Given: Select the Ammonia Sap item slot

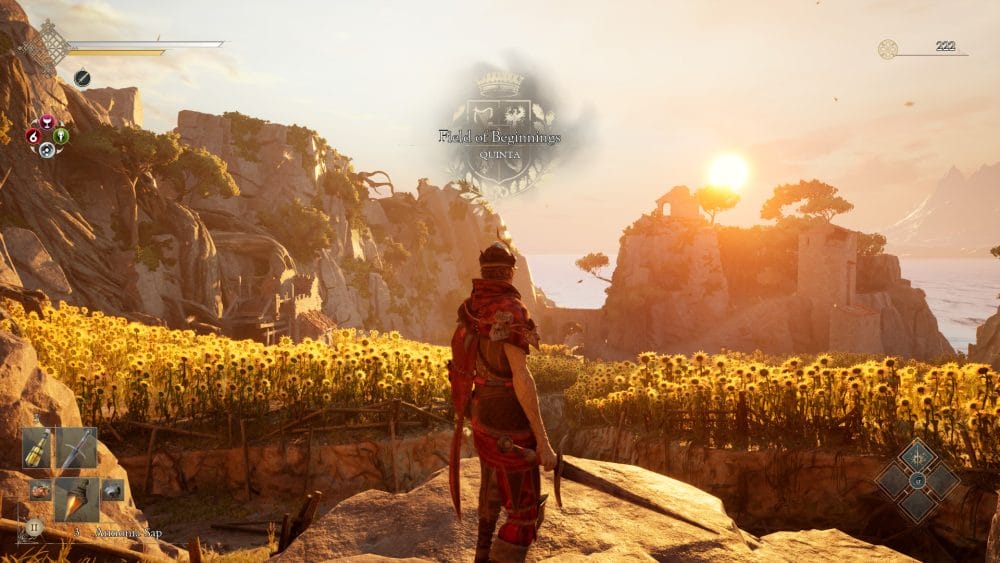Looking at the screenshot, I should [x=77, y=498].
